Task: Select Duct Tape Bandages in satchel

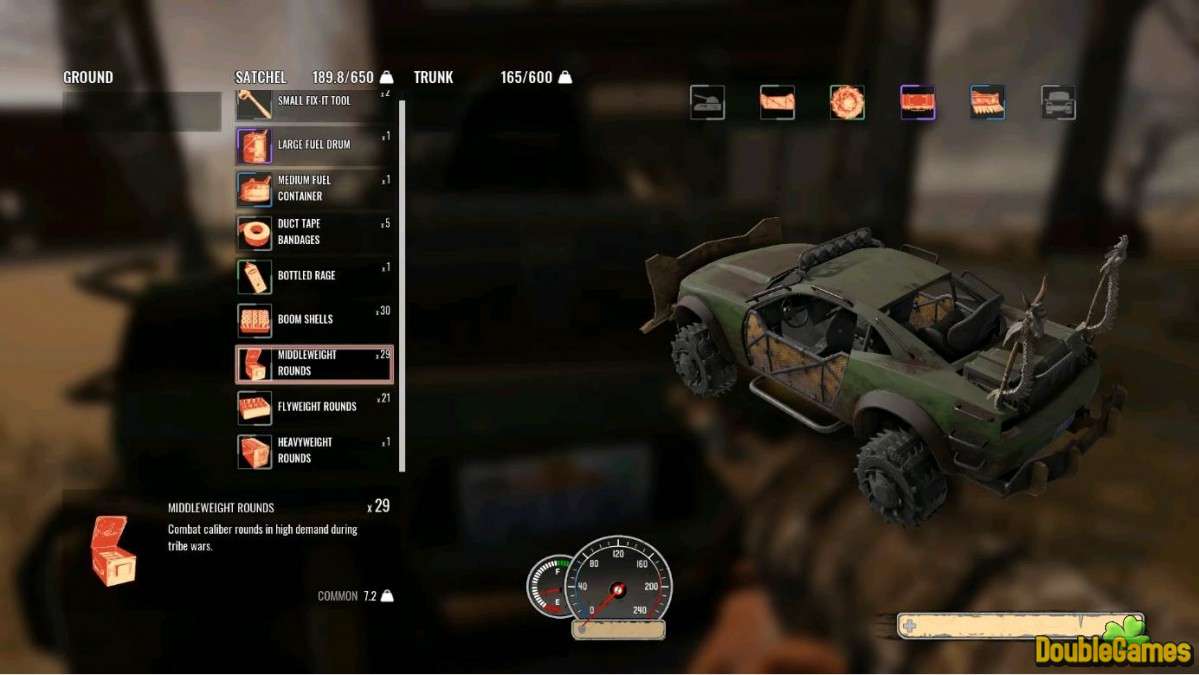Action: [312, 232]
